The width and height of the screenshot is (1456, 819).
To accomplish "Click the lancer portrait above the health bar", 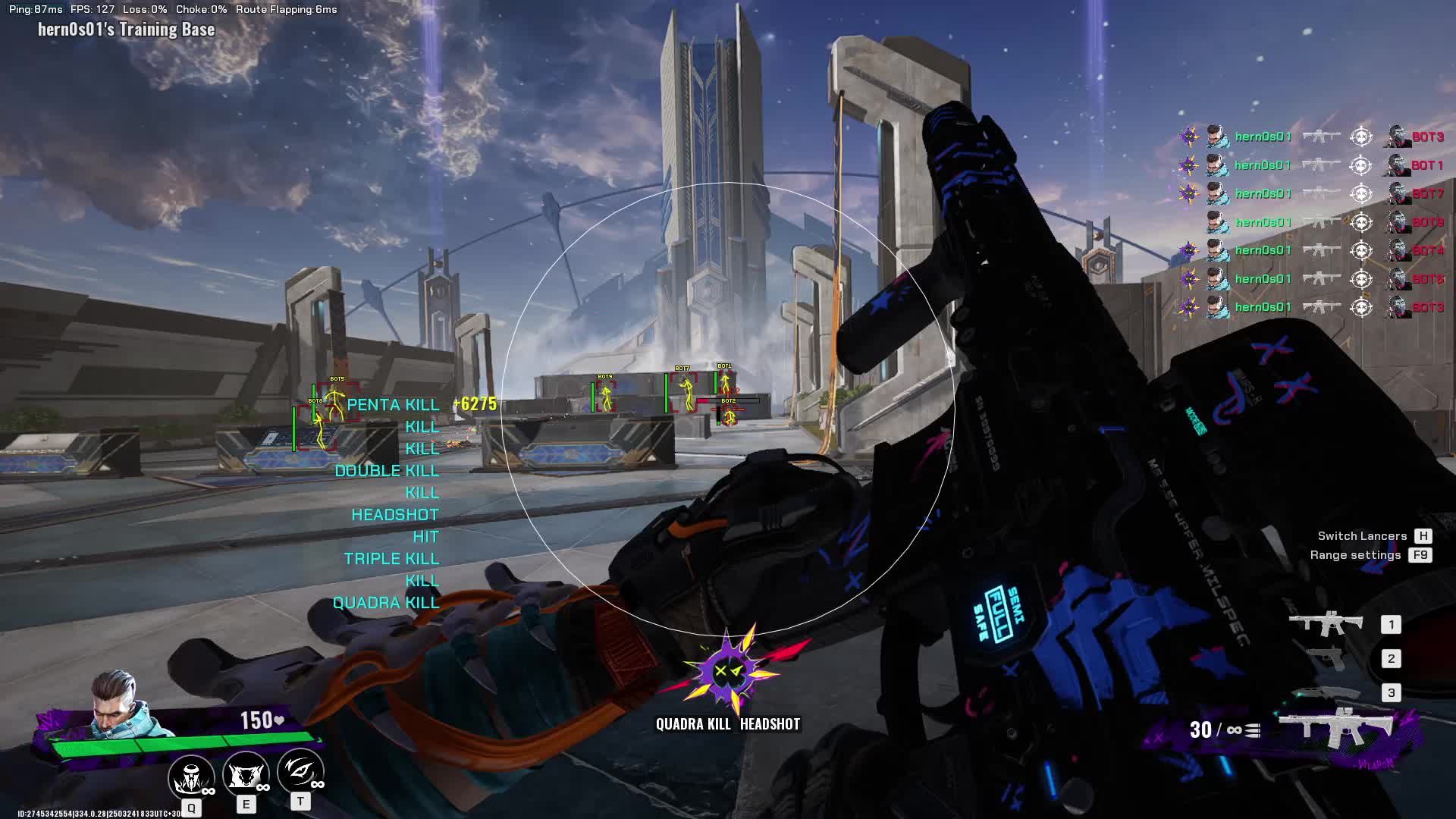I will (x=115, y=703).
